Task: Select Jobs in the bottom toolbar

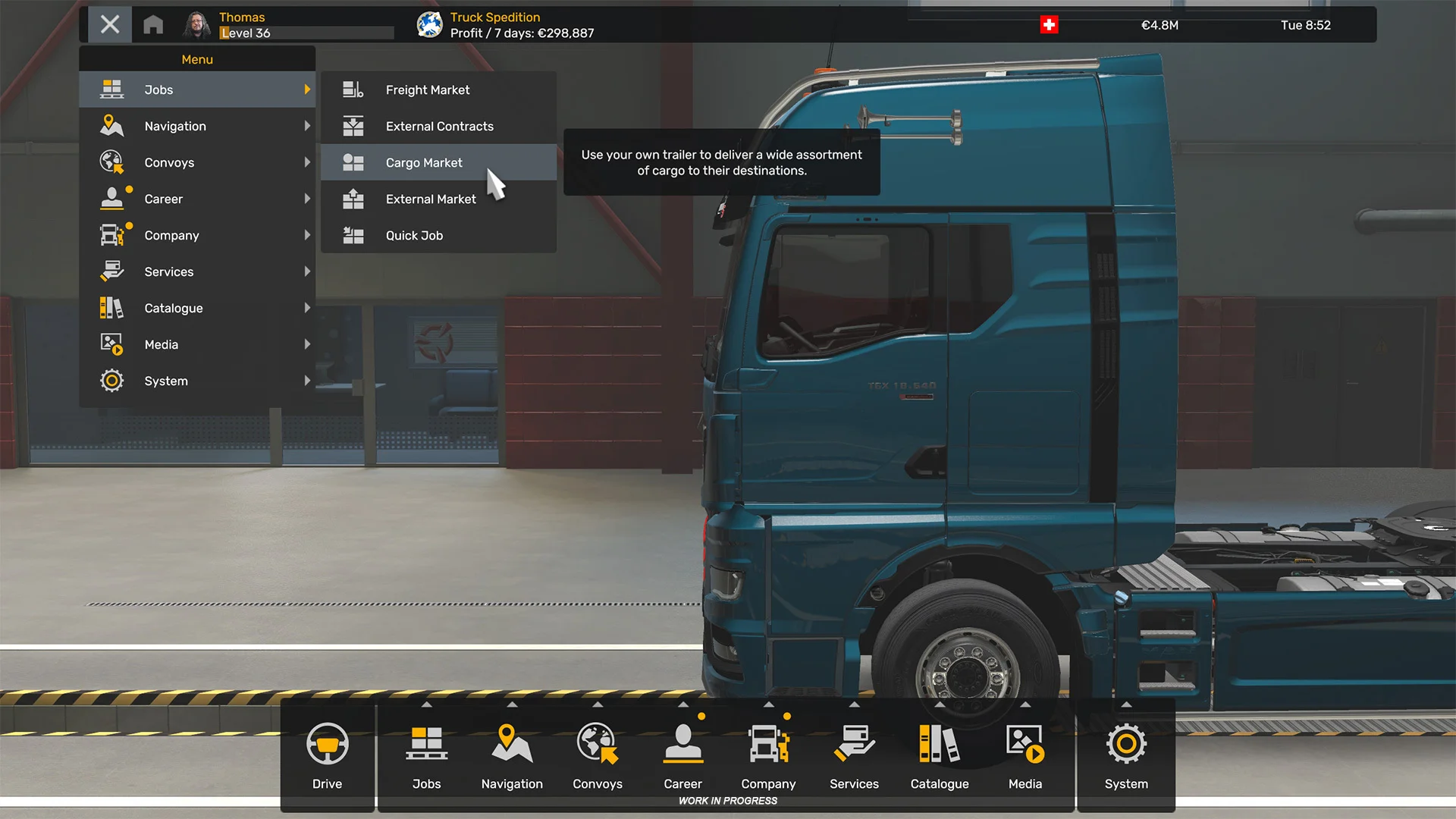Action: click(x=426, y=755)
